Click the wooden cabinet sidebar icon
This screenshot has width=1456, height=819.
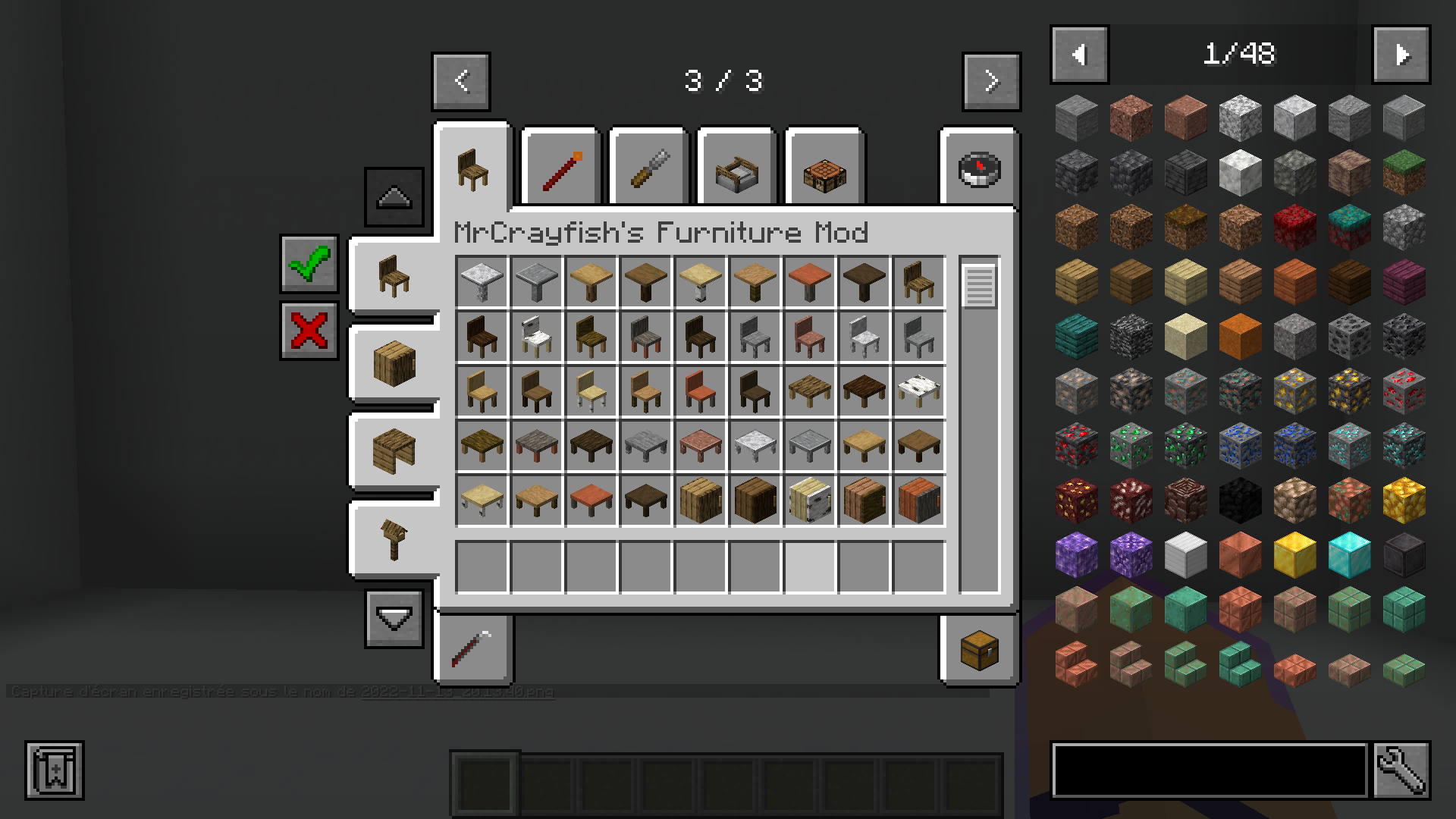coord(394,364)
